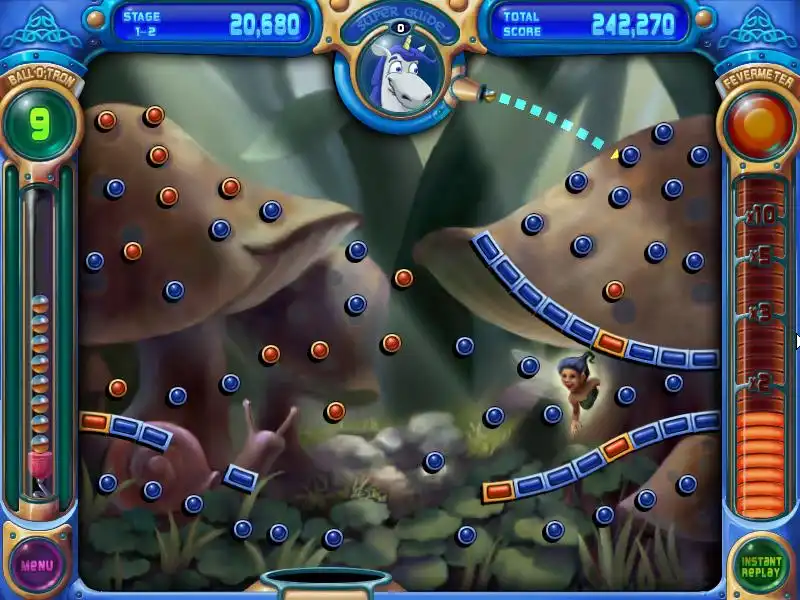Click the Instant Replay button
Viewport: 800px width, 600px height.
pos(761,565)
